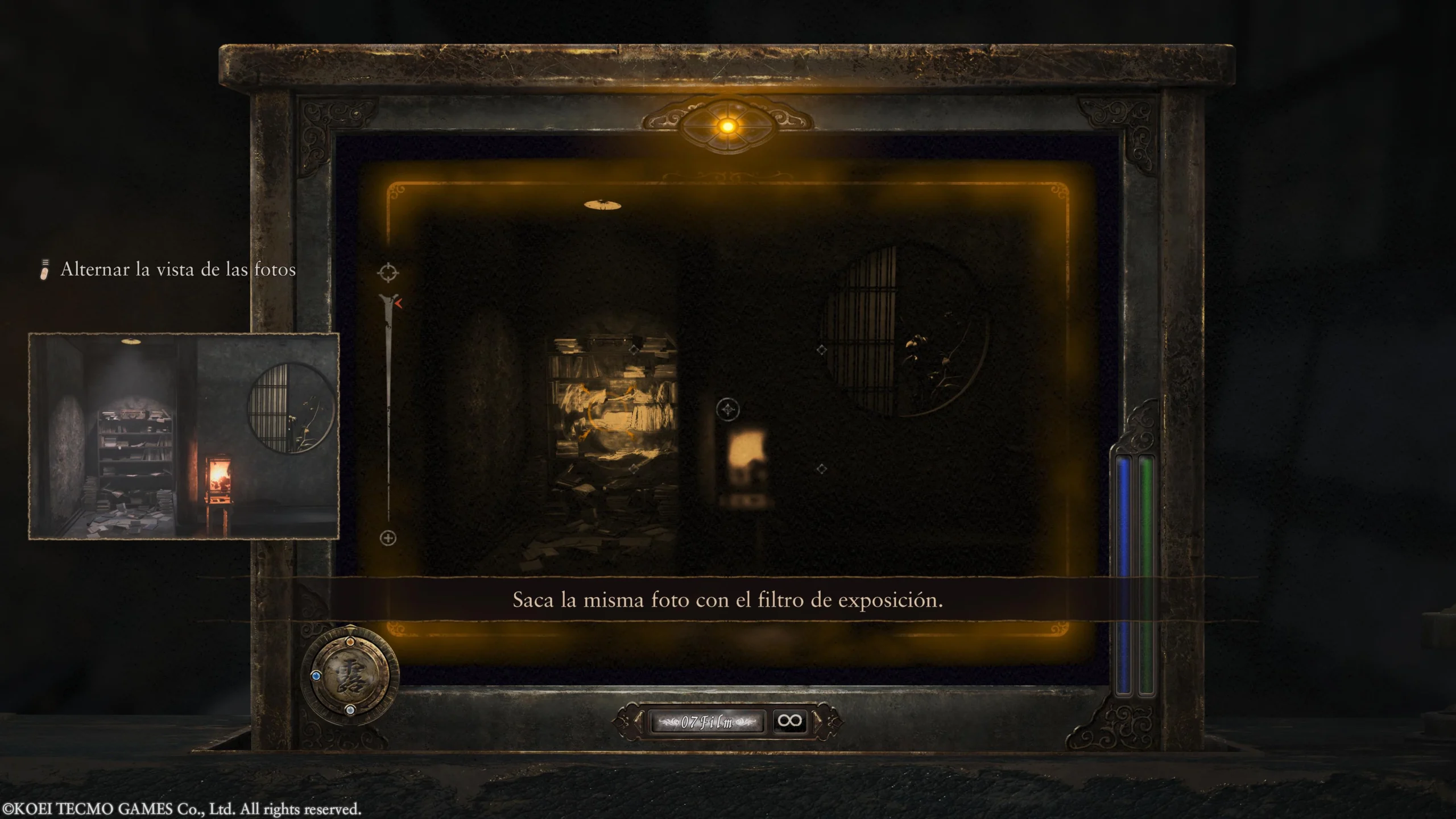Click the reference photo thumbnail

click(x=184, y=436)
